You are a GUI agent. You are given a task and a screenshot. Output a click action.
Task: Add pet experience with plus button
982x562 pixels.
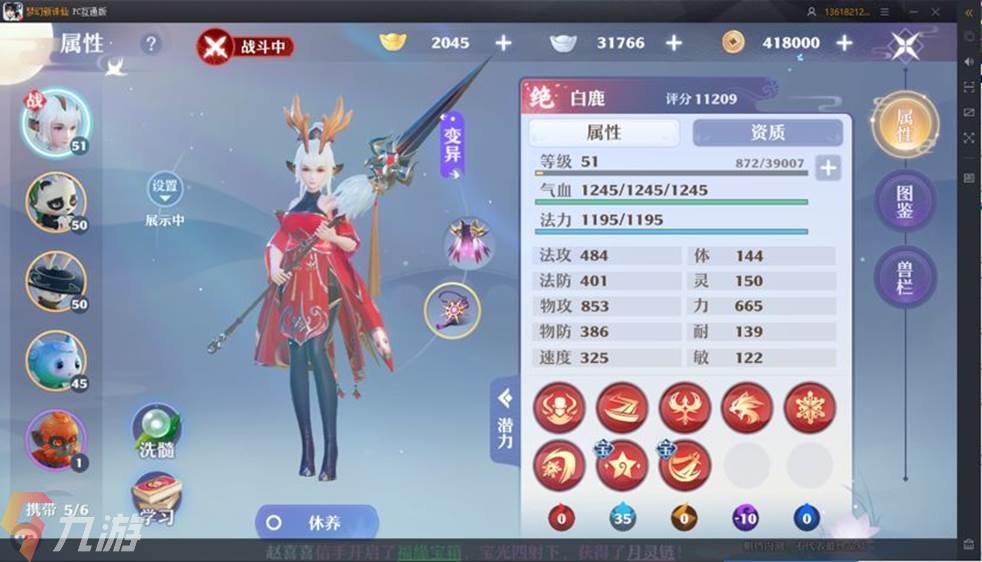click(x=827, y=168)
